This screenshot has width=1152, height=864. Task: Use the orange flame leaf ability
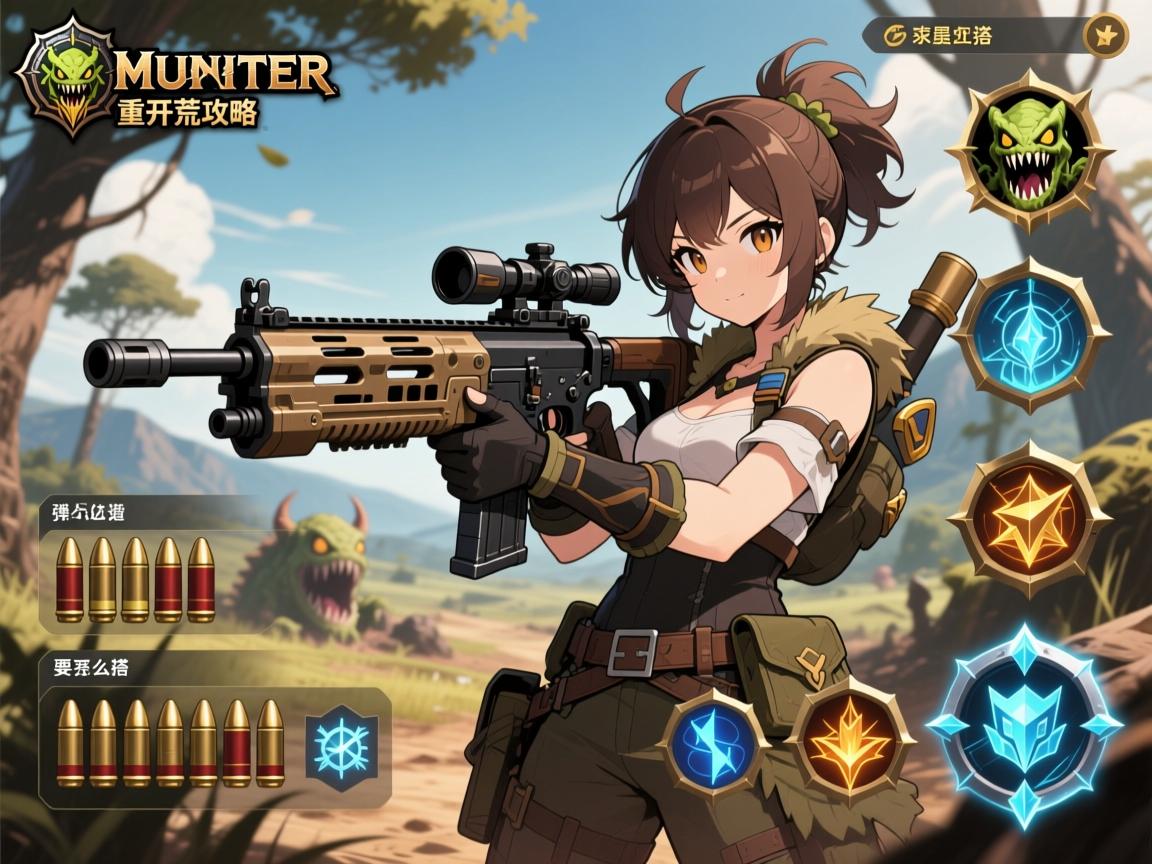[x=850, y=741]
